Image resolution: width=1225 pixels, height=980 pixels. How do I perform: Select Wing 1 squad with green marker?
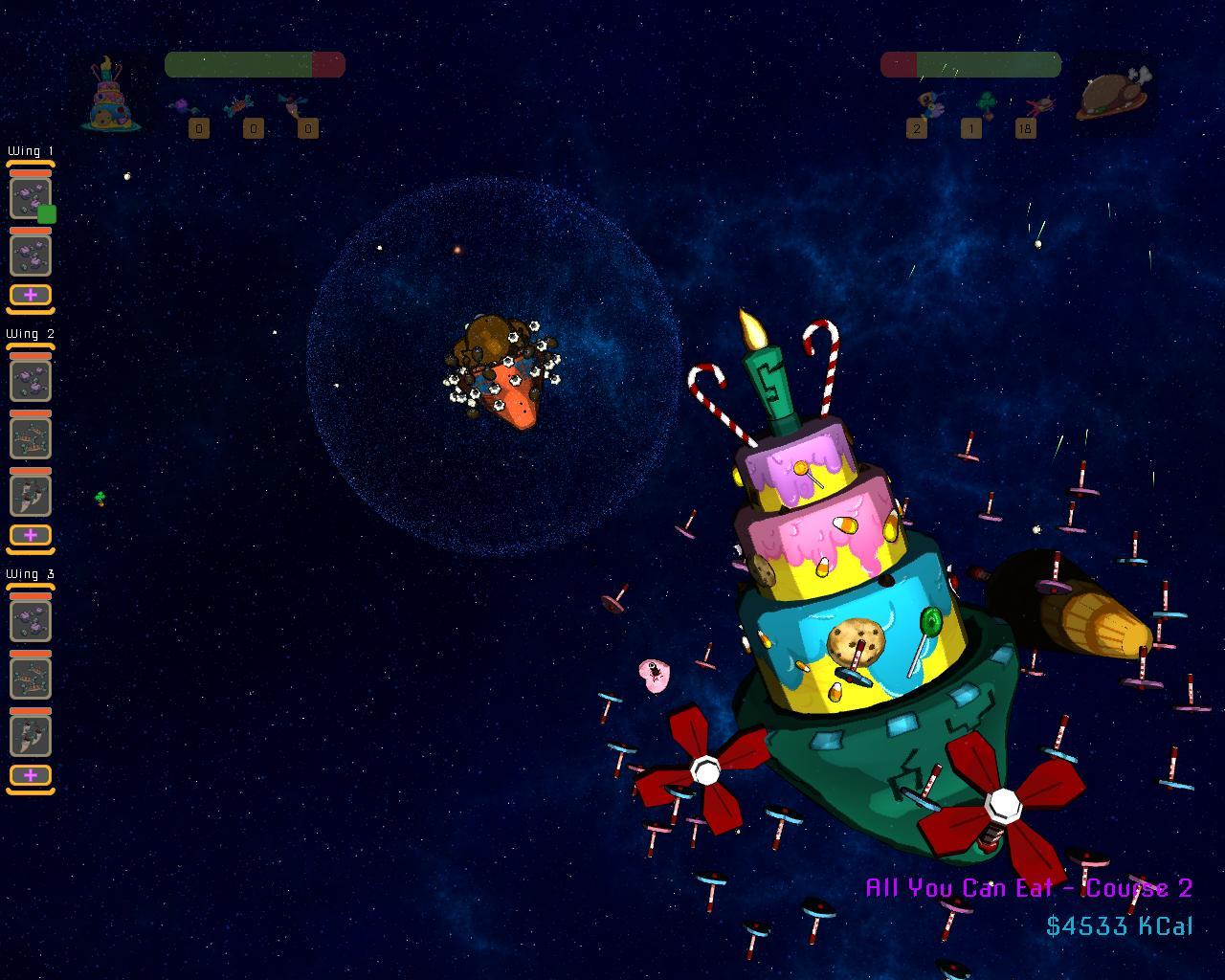31,198
